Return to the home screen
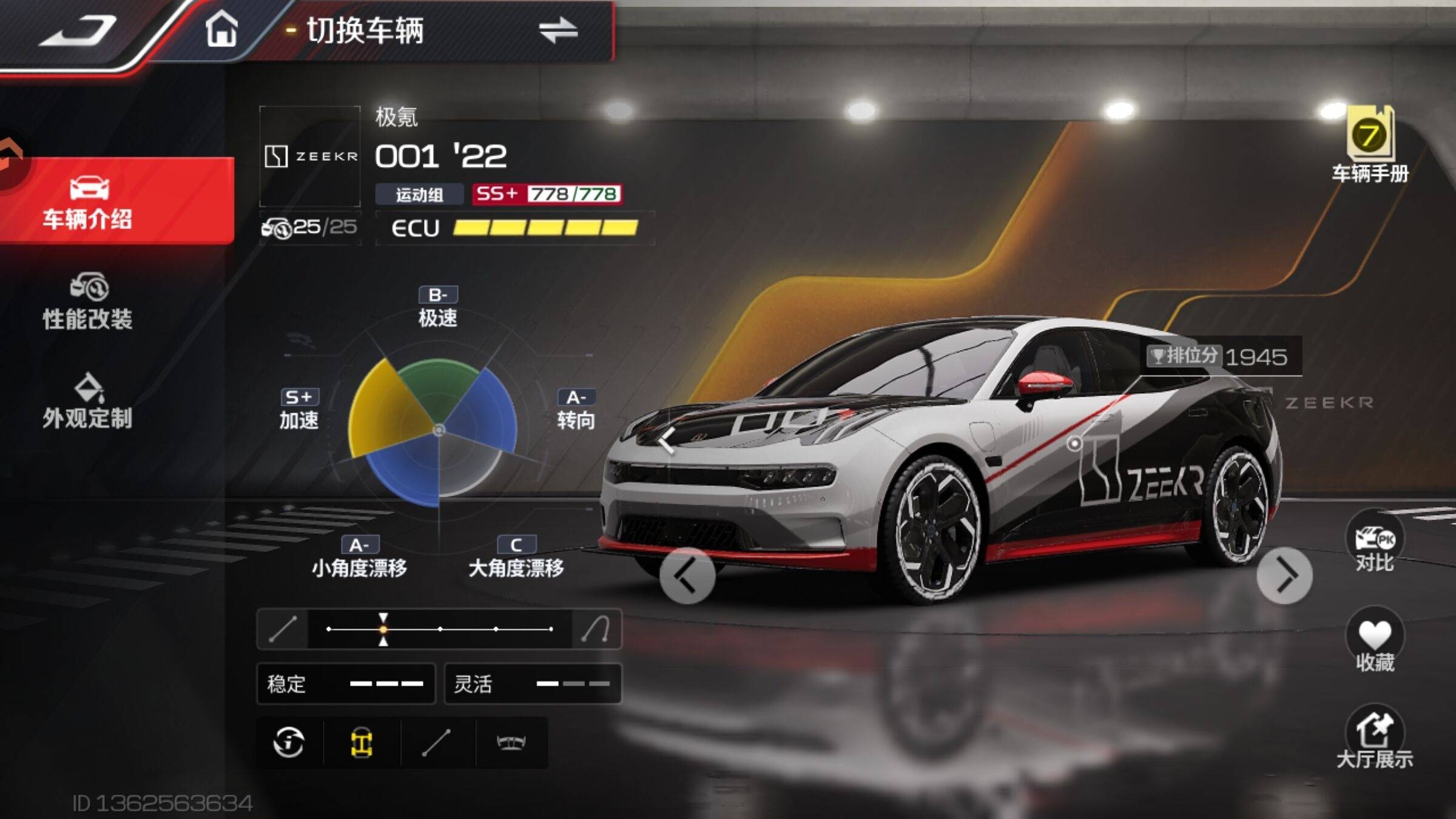This screenshot has height=819, width=1456. coord(221,29)
